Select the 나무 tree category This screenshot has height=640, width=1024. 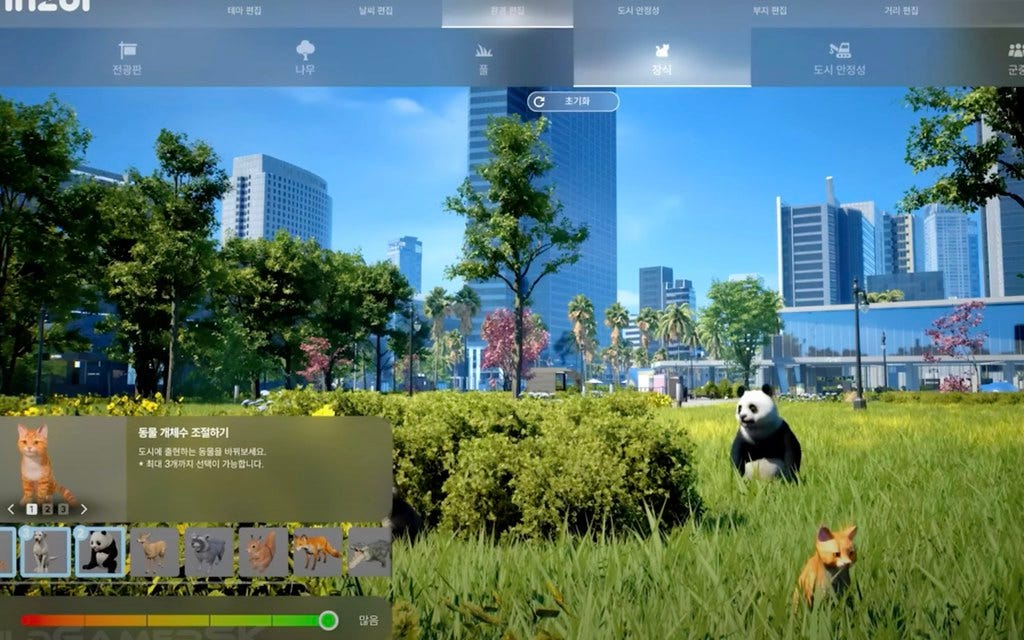pyautogui.click(x=305, y=58)
